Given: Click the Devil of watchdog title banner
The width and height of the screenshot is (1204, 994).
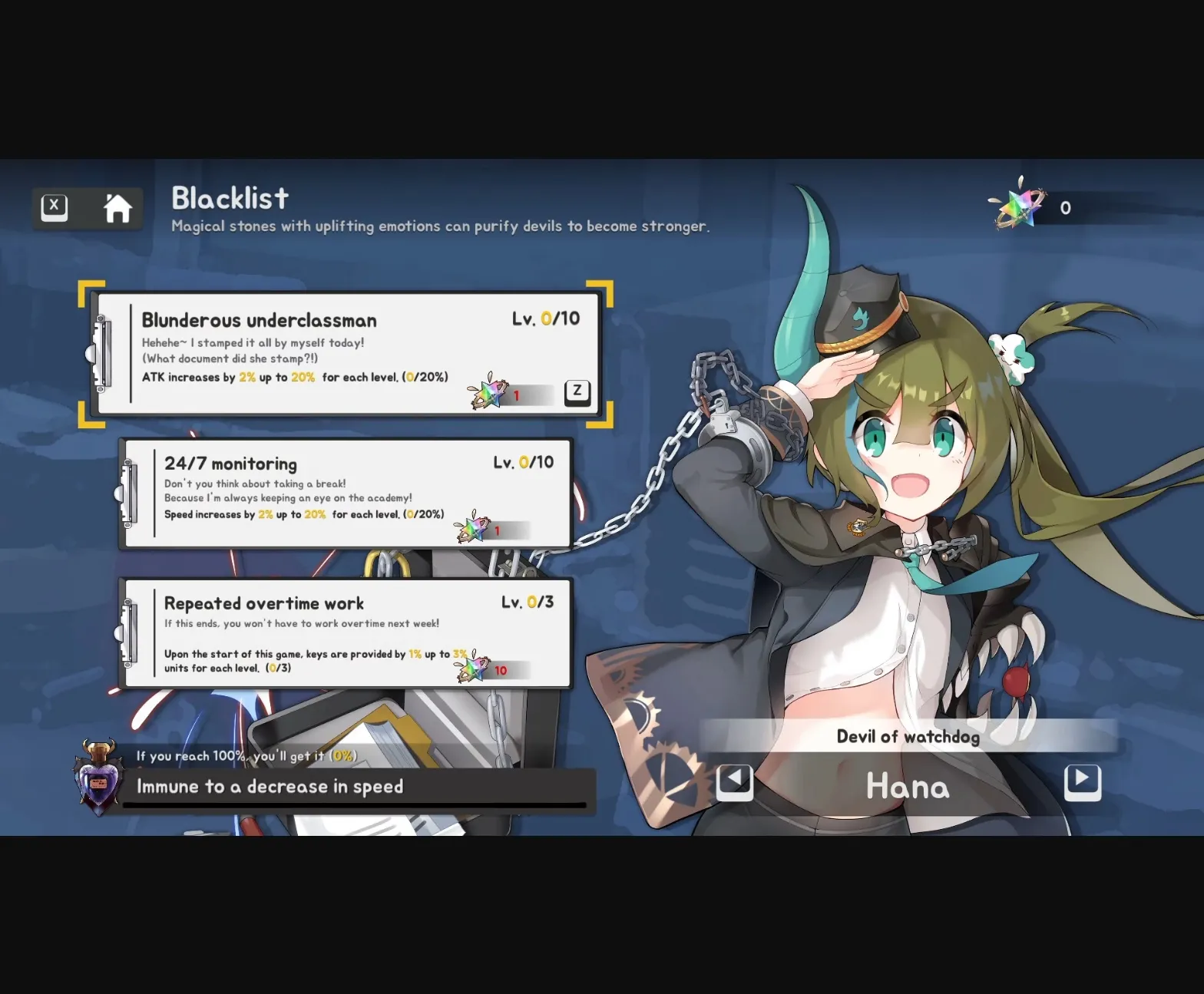Looking at the screenshot, I should point(908,736).
